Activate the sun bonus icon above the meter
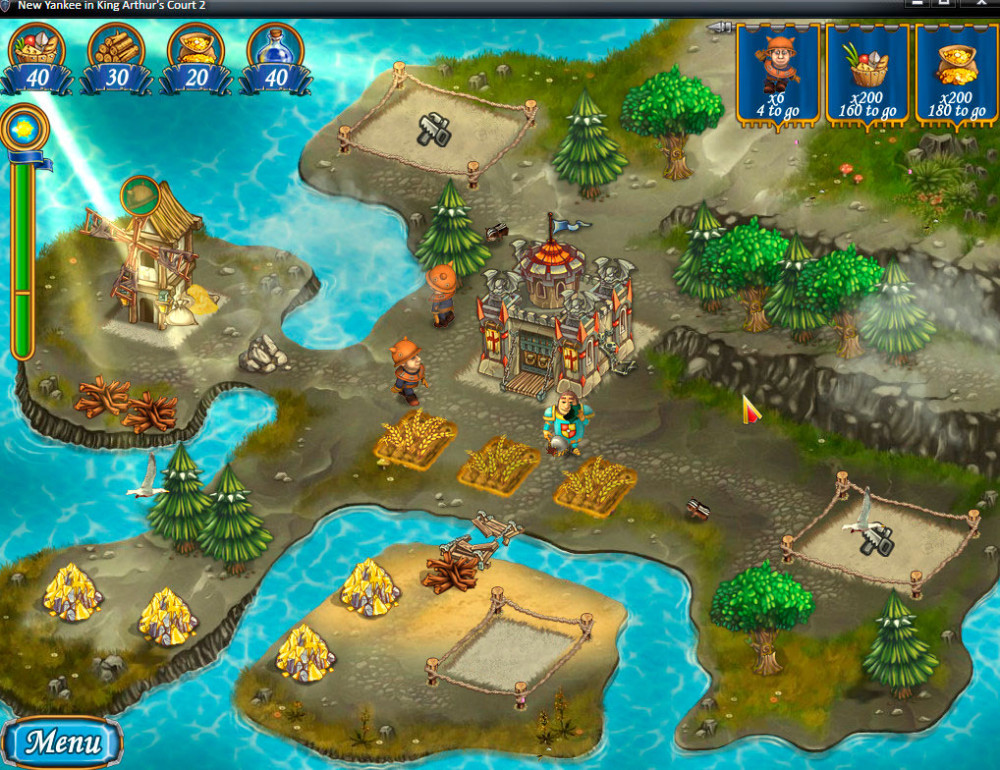This screenshot has width=1000, height=770. (x=21, y=128)
